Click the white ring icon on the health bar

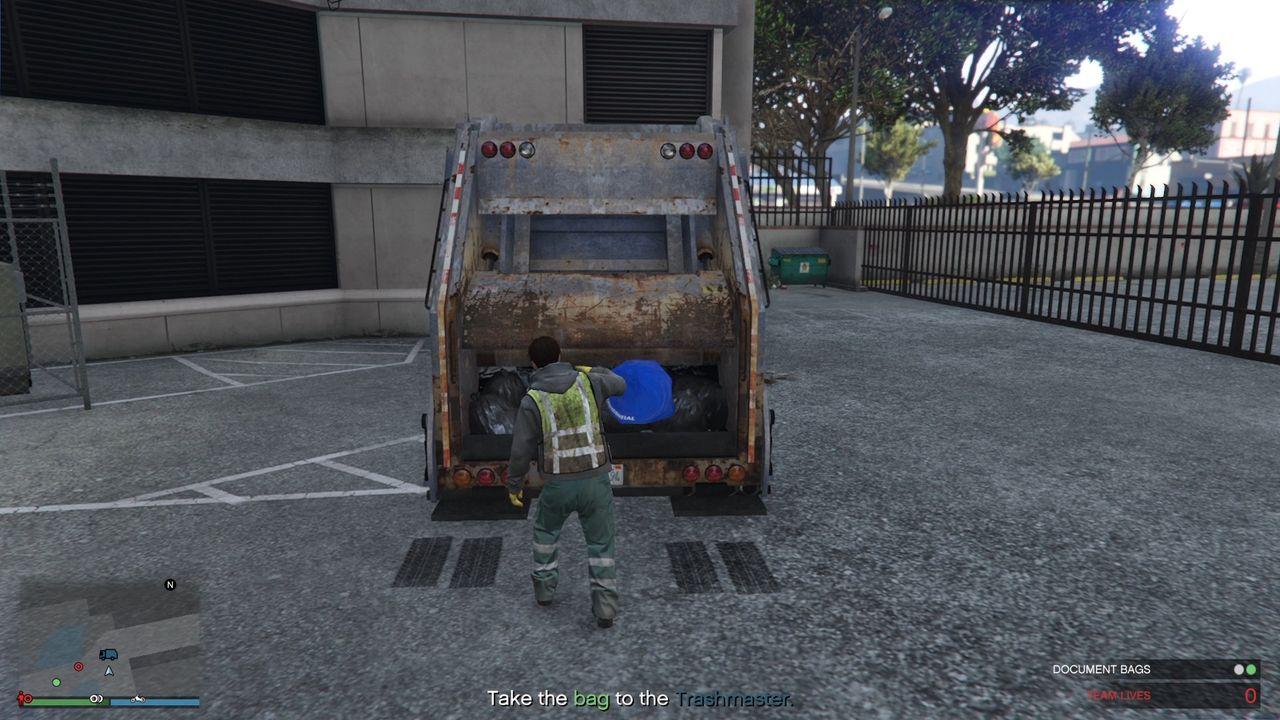coord(96,699)
